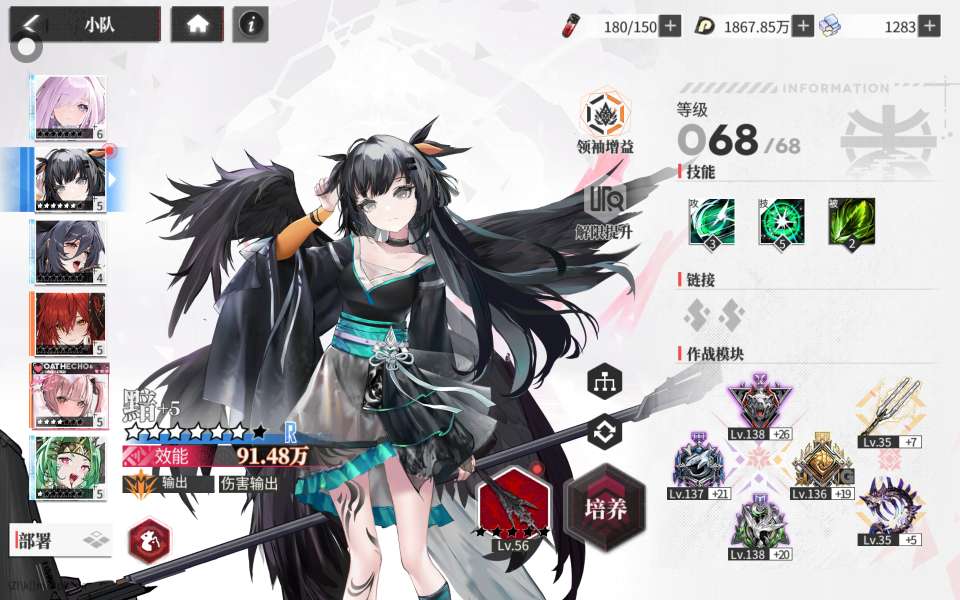This screenshot has width=960, height=600.
Task: Add more stamina with the plus button
Action: [x=670, y=27]
